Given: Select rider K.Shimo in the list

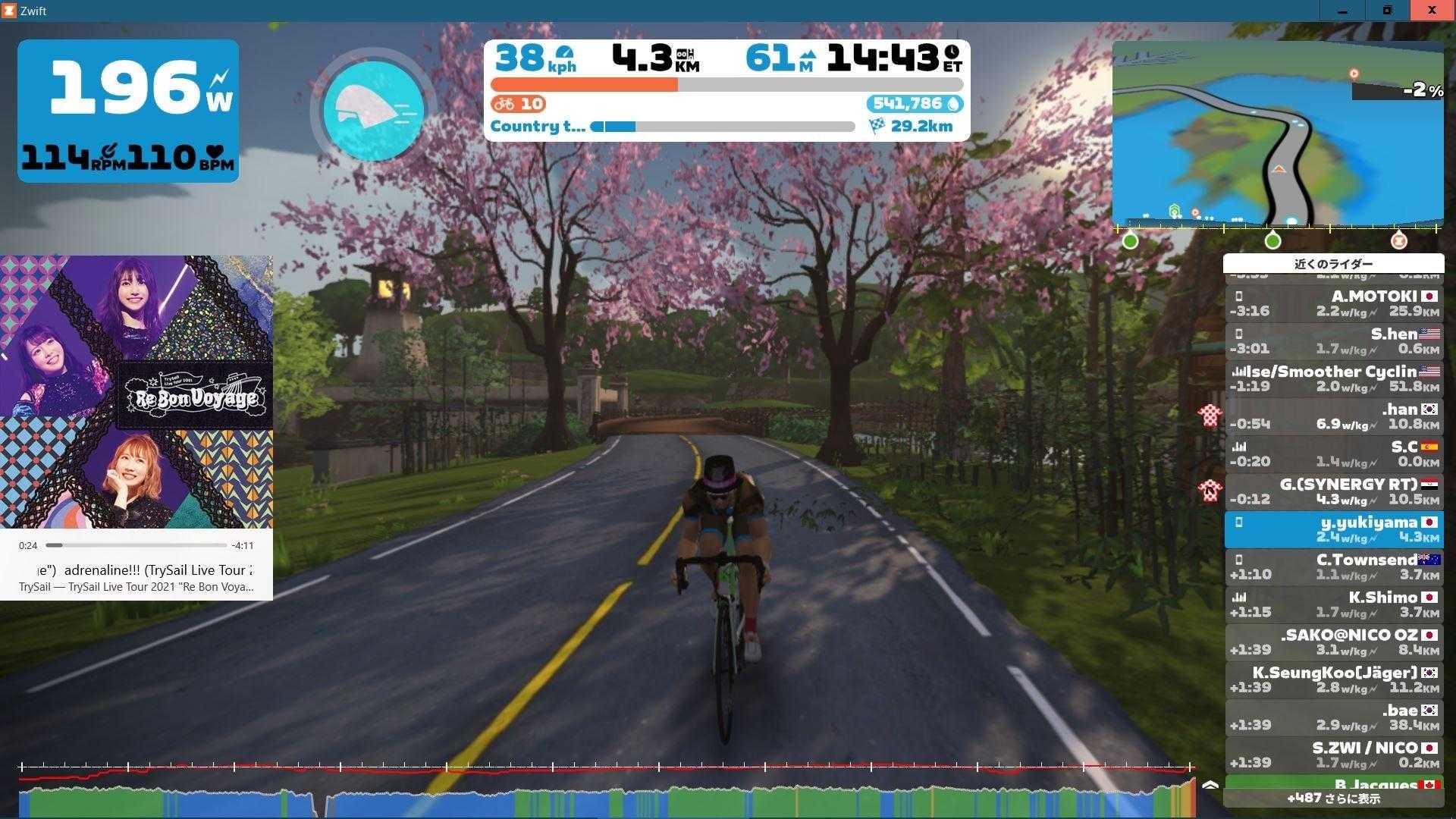Looking at the screenshot, I should click(x=1334, y=604).
